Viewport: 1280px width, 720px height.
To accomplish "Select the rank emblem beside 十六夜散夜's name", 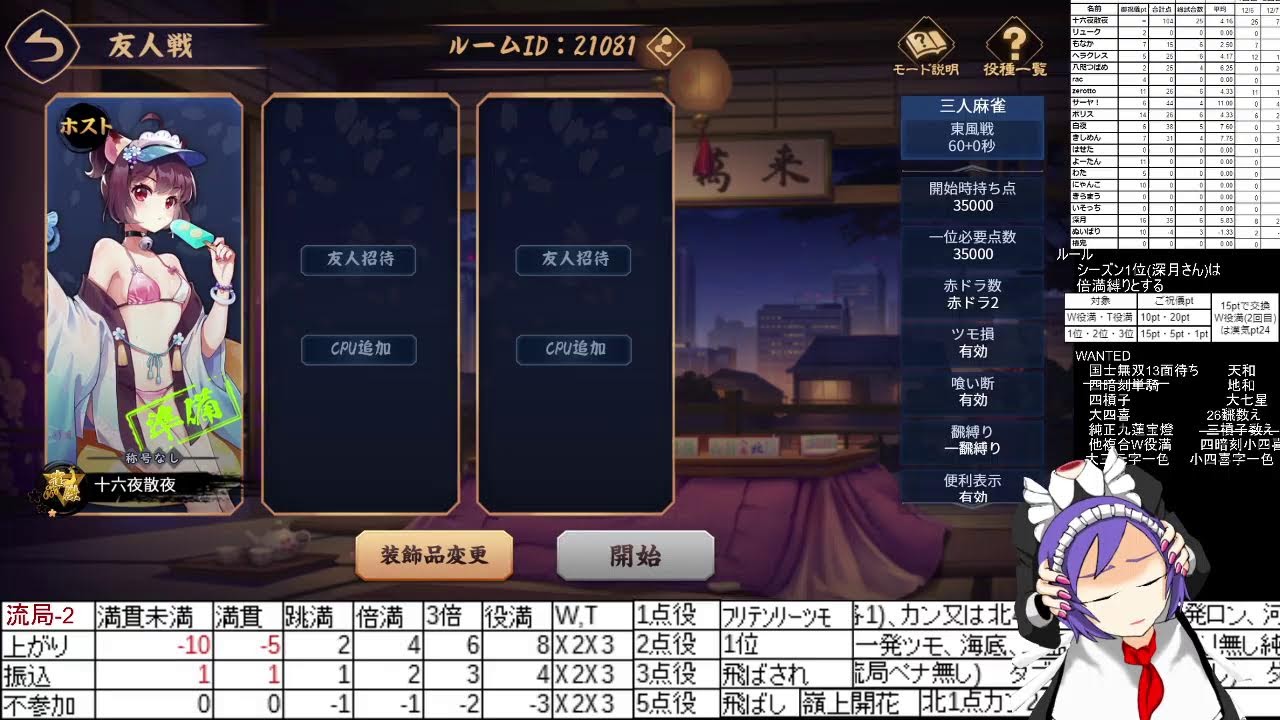I will point(62,490).
